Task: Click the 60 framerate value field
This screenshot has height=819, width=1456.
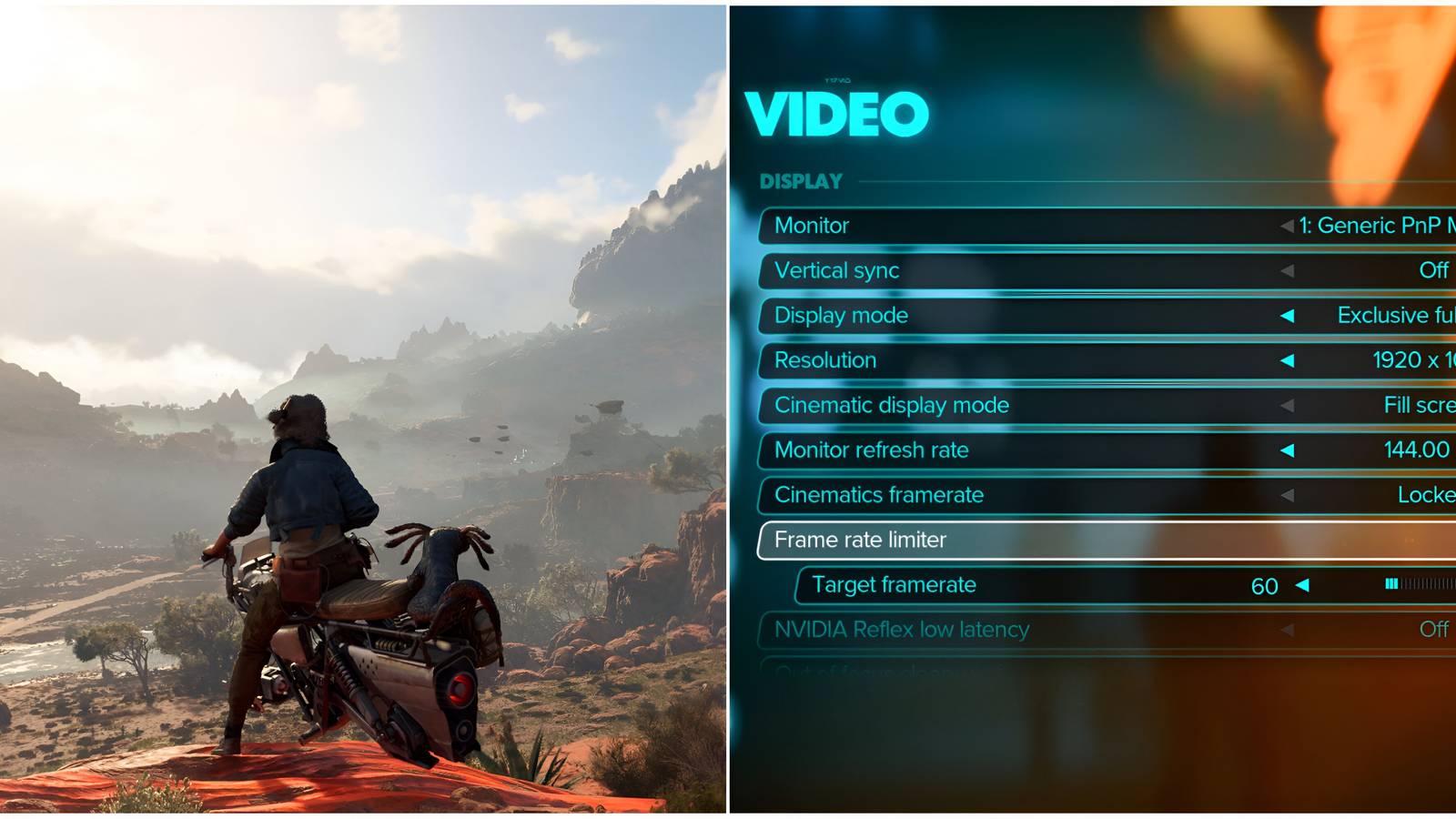Action: [x=1264, y=585]
